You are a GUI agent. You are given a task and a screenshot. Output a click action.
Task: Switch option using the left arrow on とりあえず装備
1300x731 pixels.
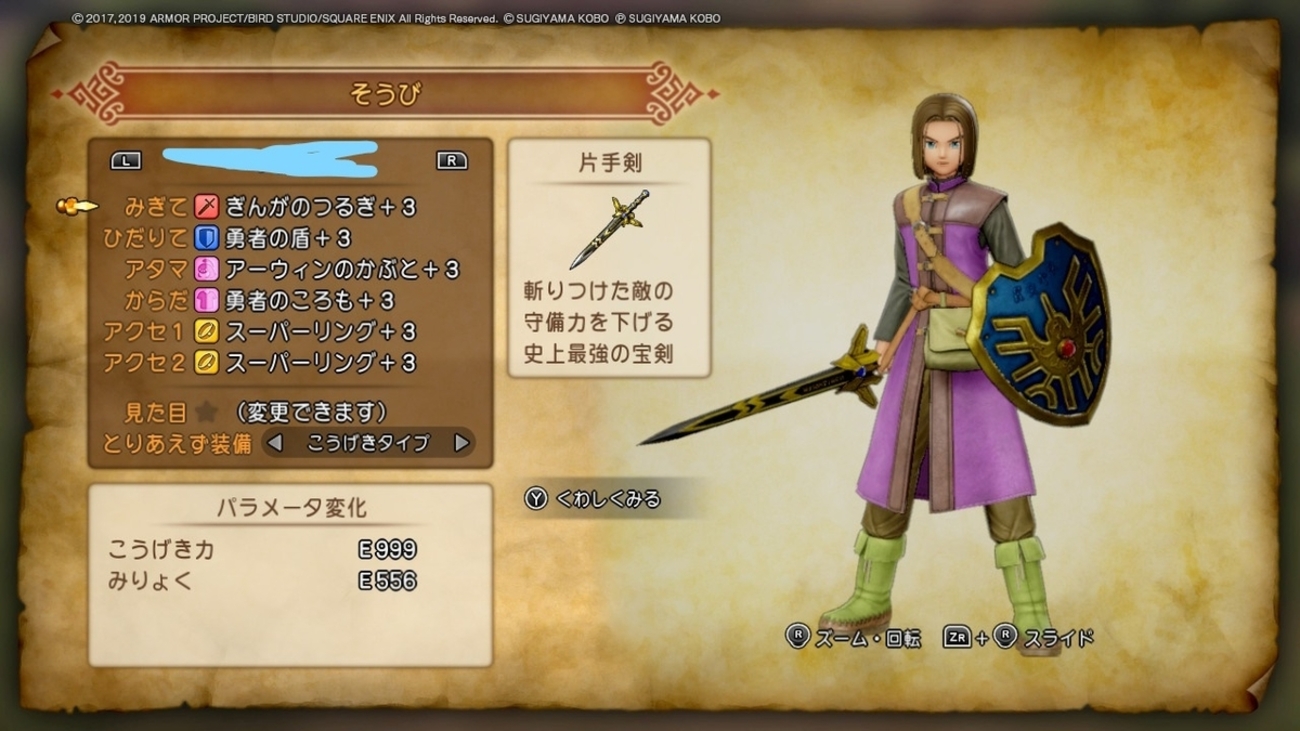(275, 442)
